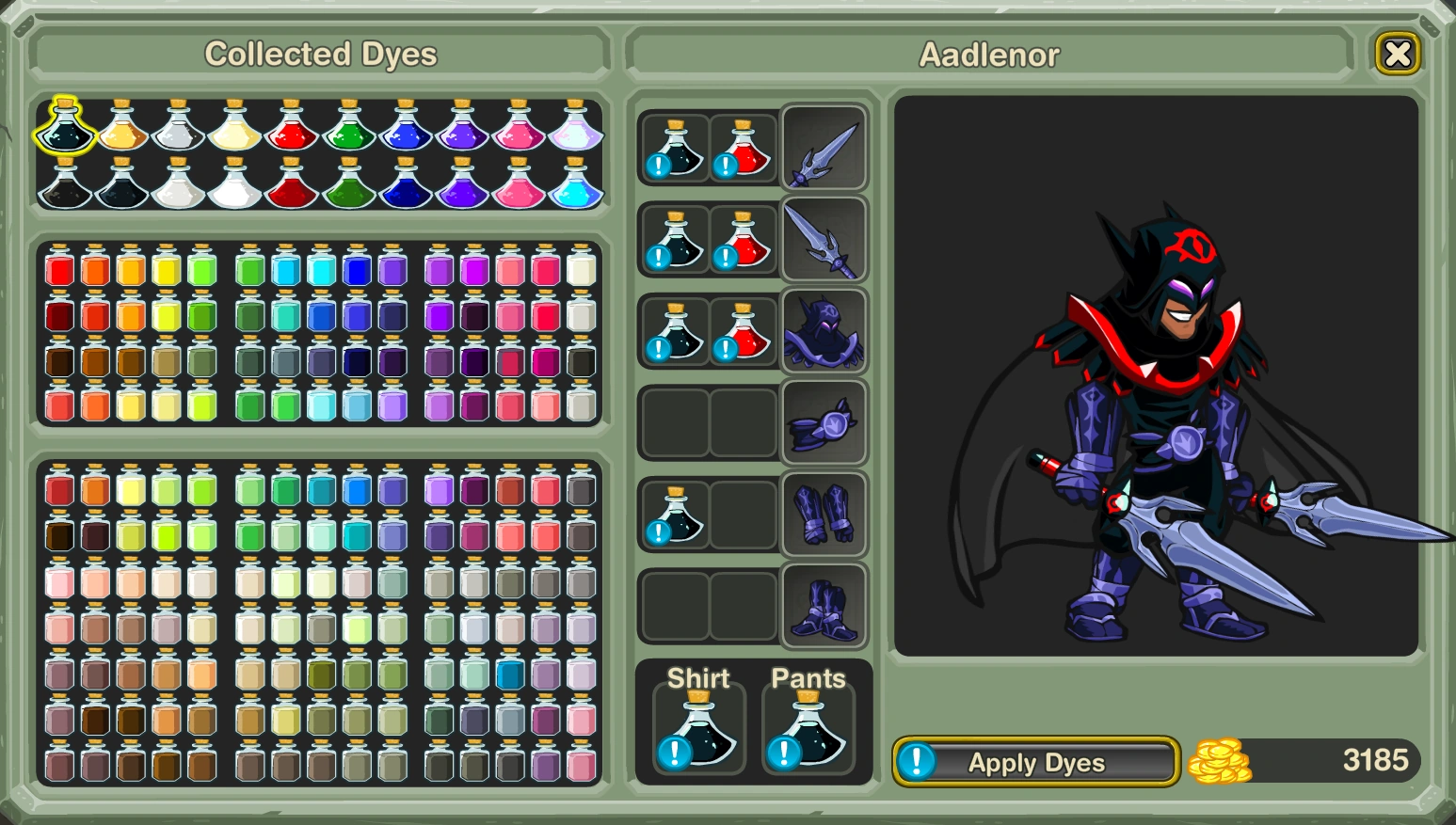Select the black primary dye on the first dagger
This screenshot has height=825, width=1456.
coord(674,149)
